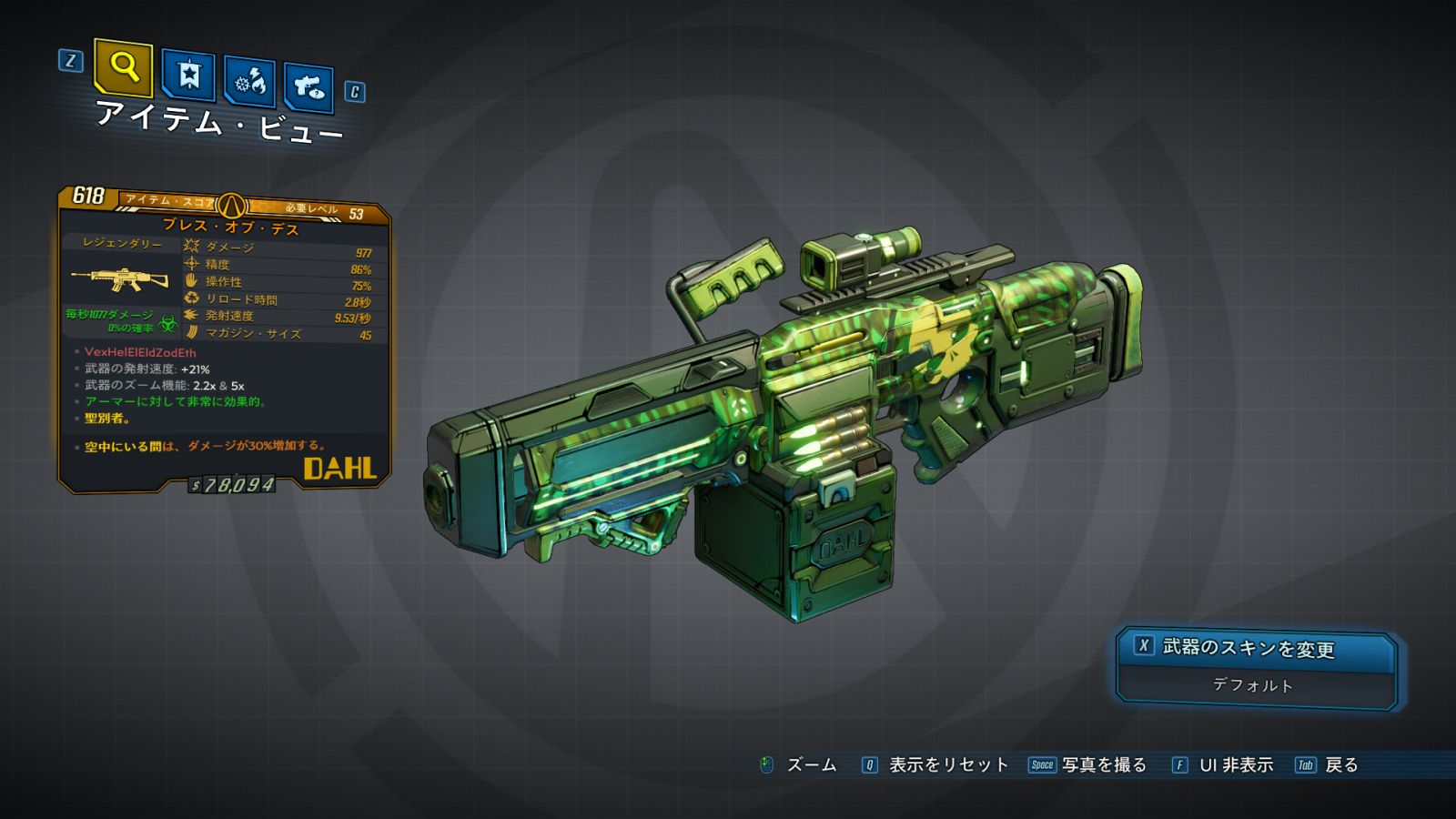Viewport: 1456px width, 819px height.
Task: Switch to the pistol with question mark tab
Action: 308,88
